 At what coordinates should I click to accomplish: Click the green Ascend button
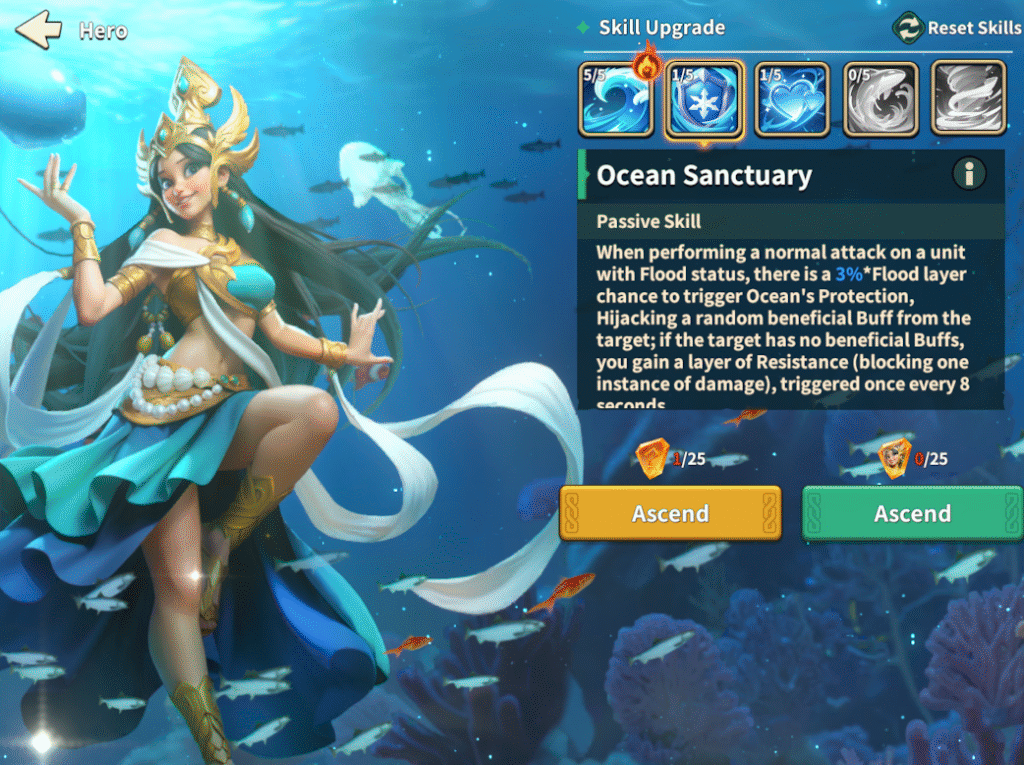click(x=912, y=513)
